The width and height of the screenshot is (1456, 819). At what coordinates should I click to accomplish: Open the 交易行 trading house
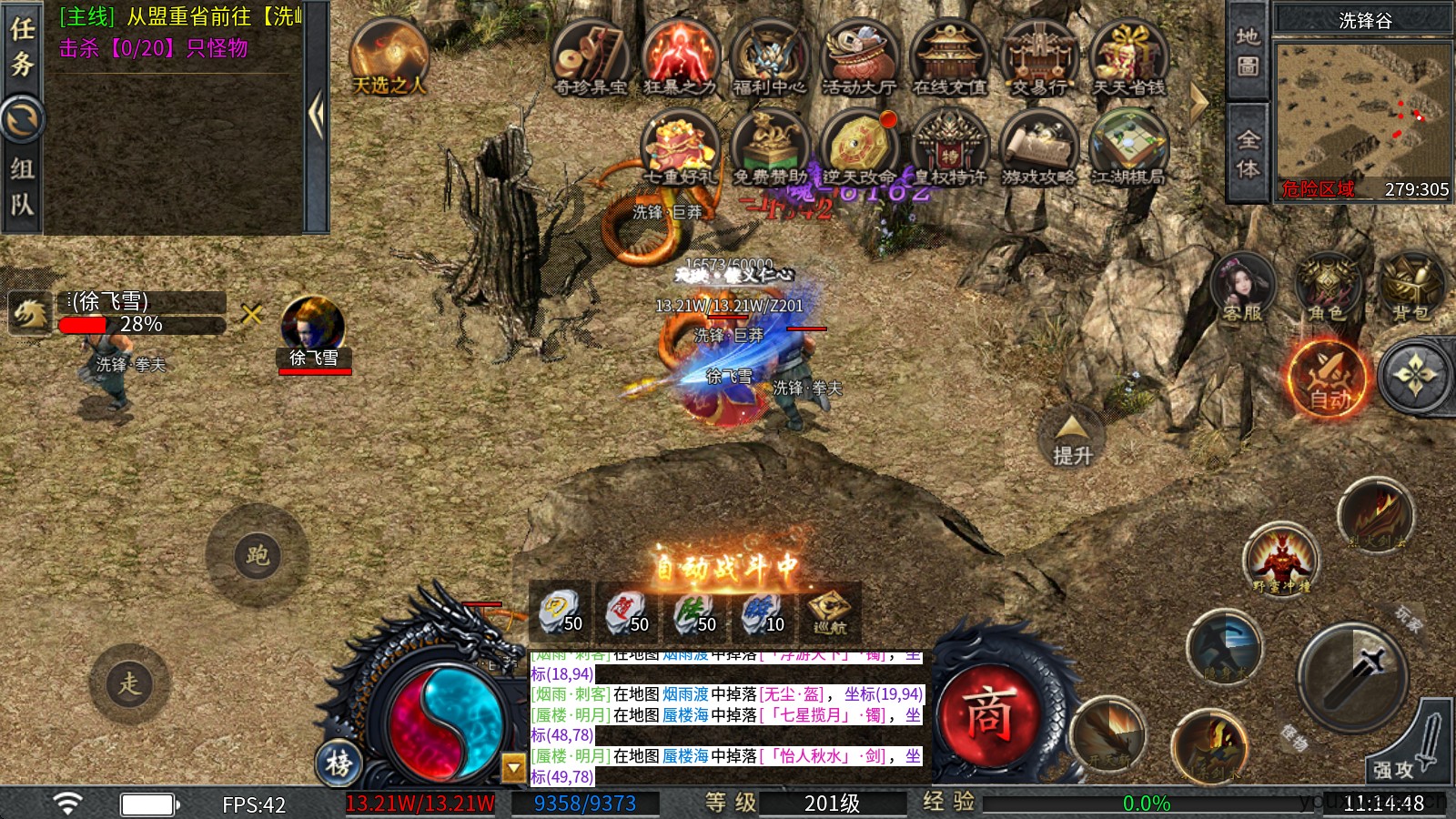point(1039,56)
